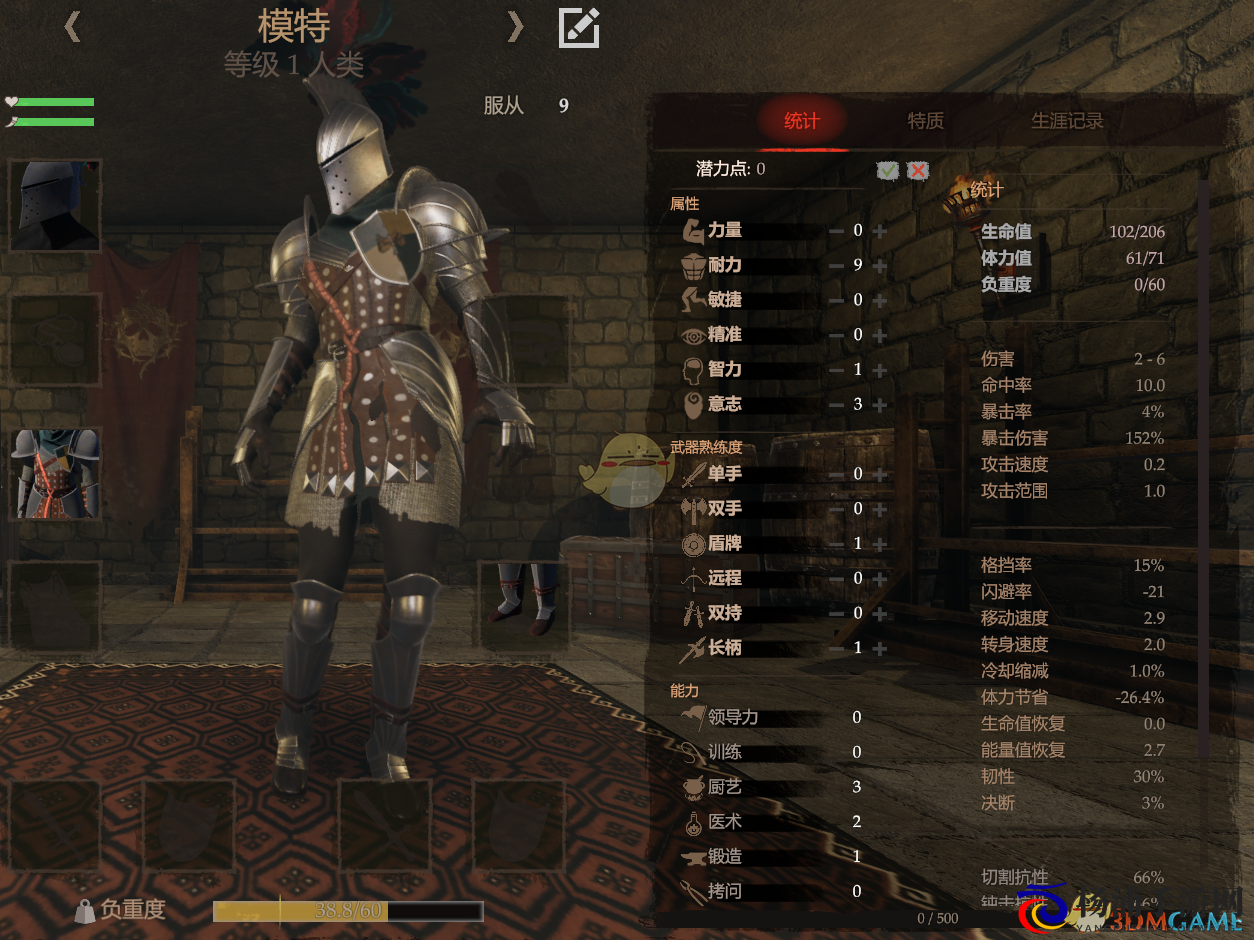1254x940 pixels.
Task: Add a point to 智力
Action: pyautogui.click(x=880, y=371)
